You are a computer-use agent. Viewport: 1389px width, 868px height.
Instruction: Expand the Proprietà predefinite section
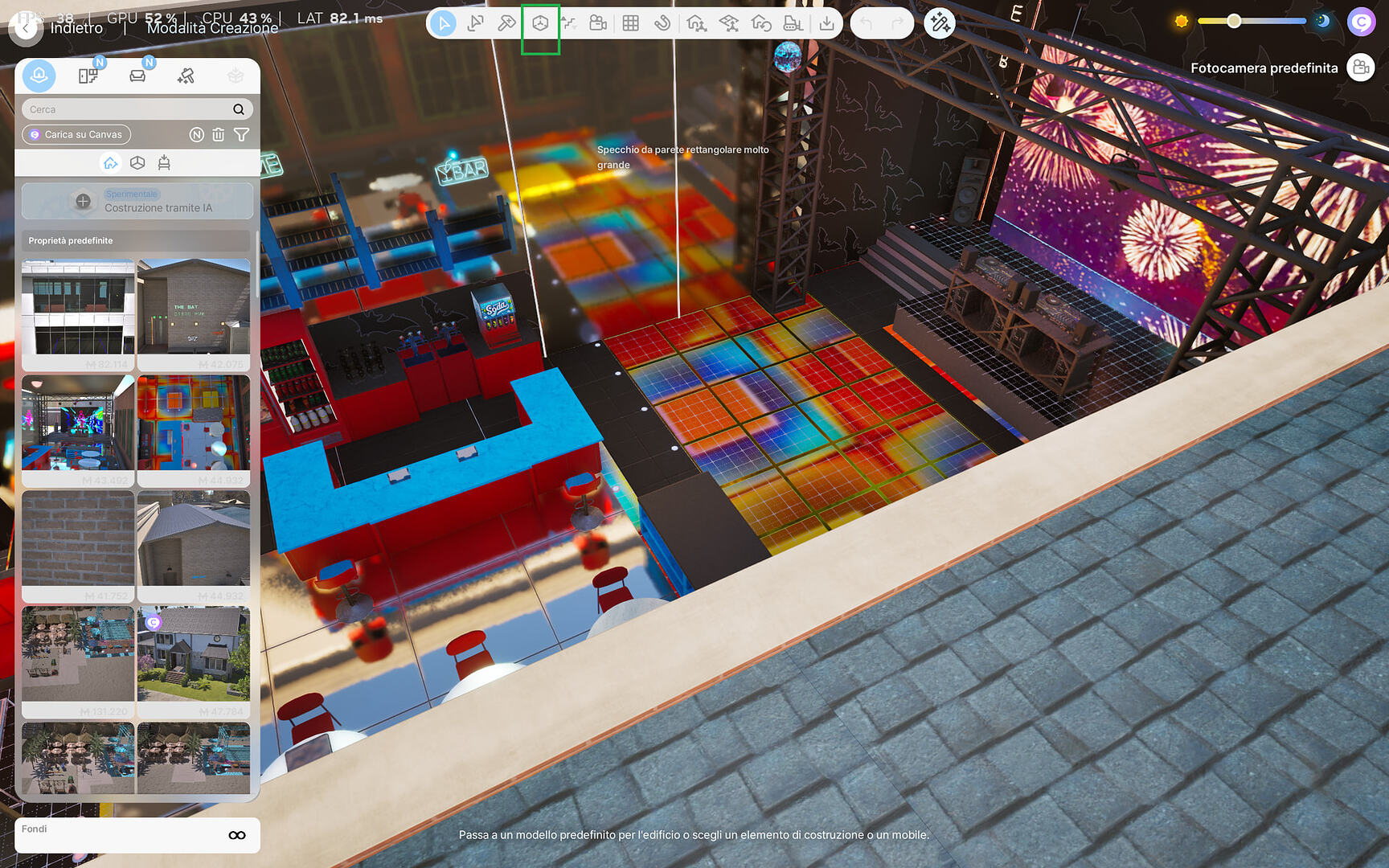pos(137,240)
